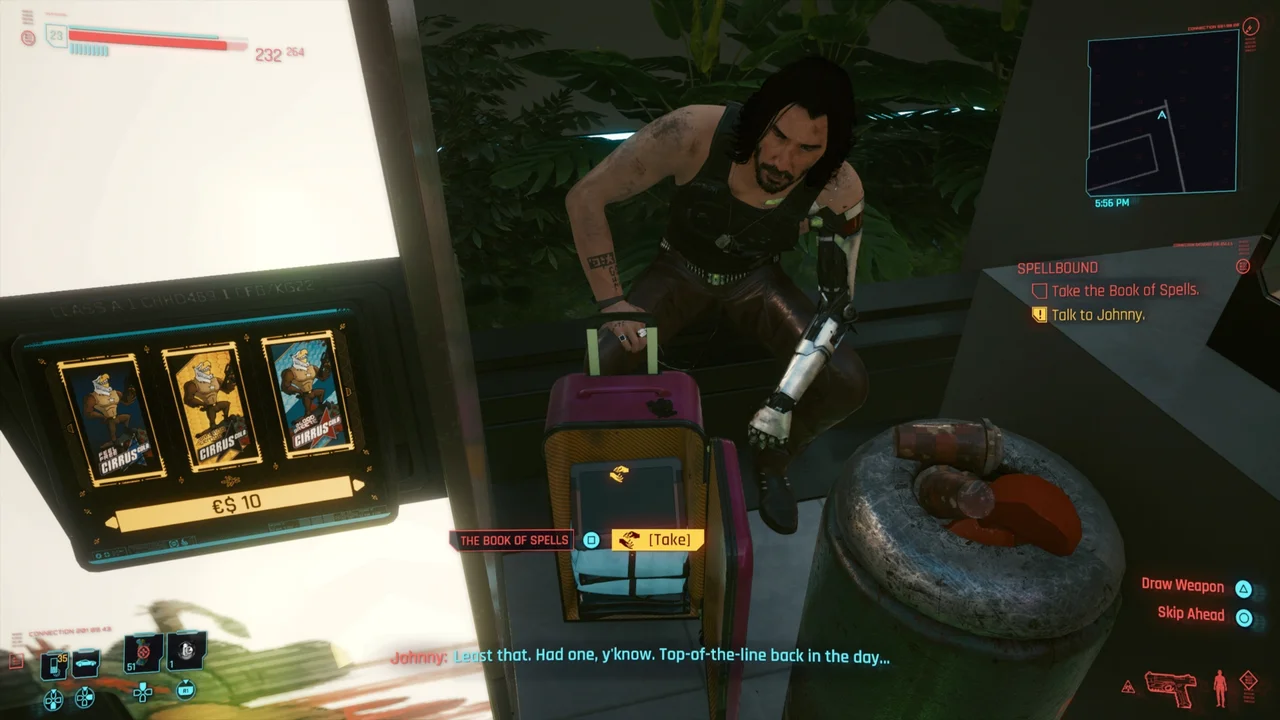Toggle the 'Talk to Johnny' objective marker

(x=1041, y=314)
